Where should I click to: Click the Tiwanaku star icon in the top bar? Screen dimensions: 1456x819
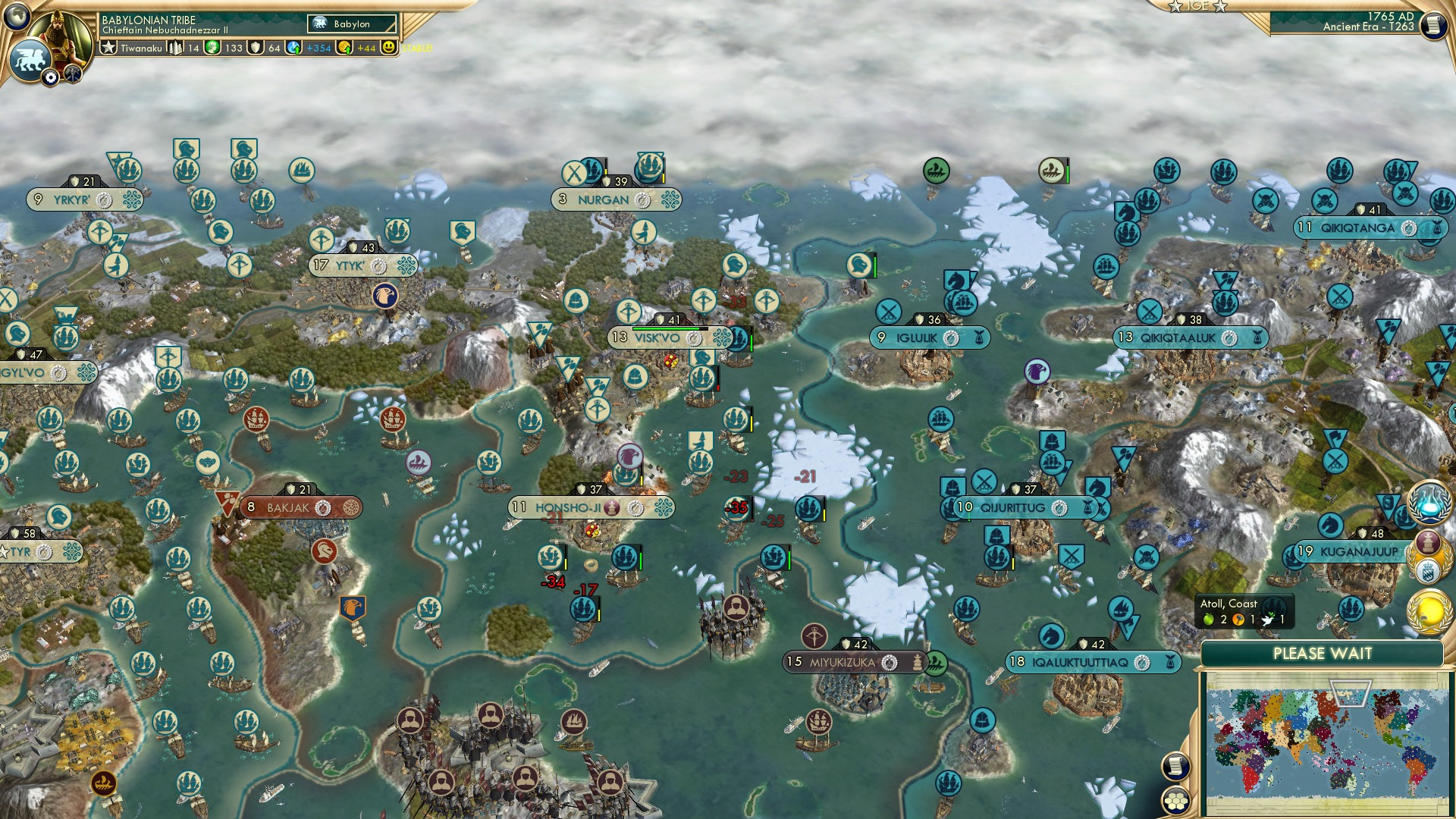pyautogui.click(x=109, y=48)
